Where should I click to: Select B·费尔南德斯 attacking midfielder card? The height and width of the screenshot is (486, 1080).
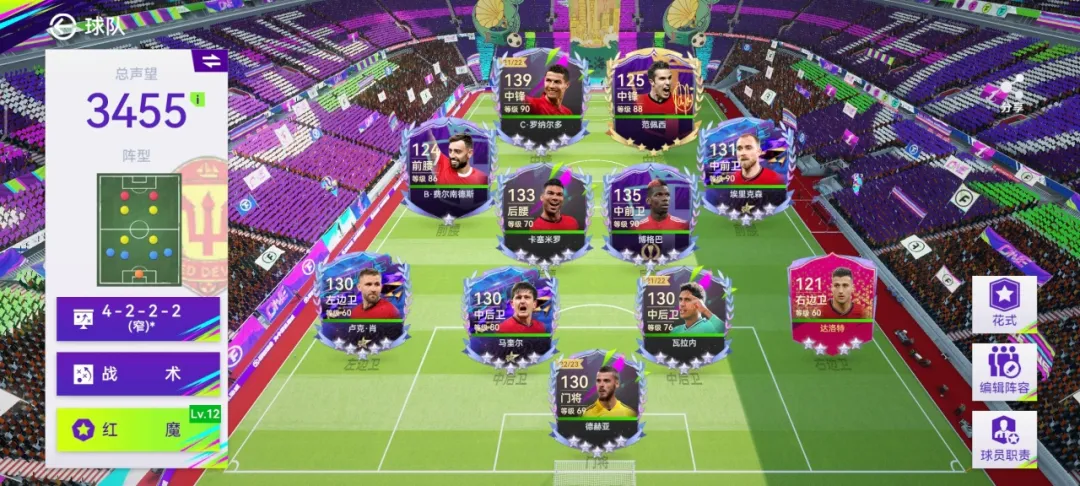point(446,167)
